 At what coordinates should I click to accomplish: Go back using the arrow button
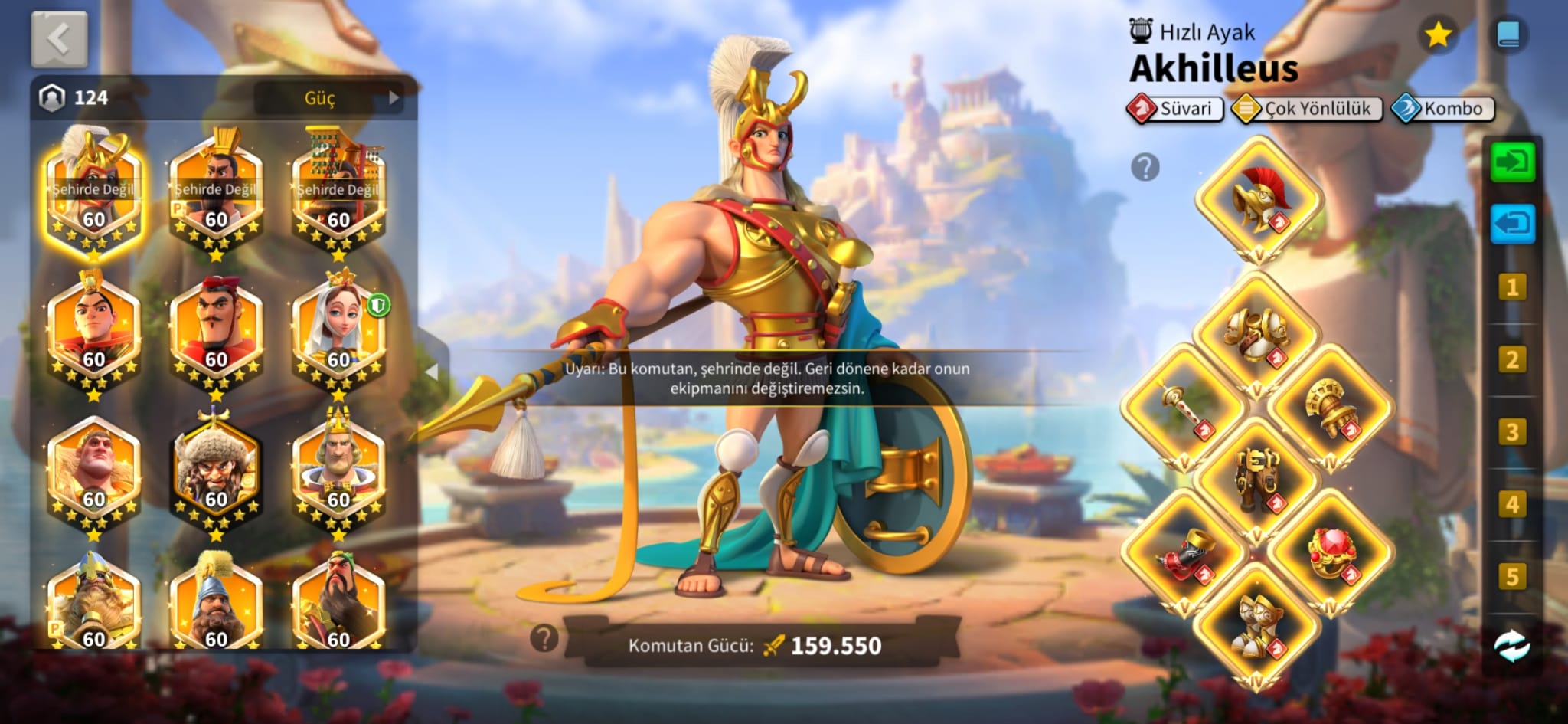click(x=59, y=38)
